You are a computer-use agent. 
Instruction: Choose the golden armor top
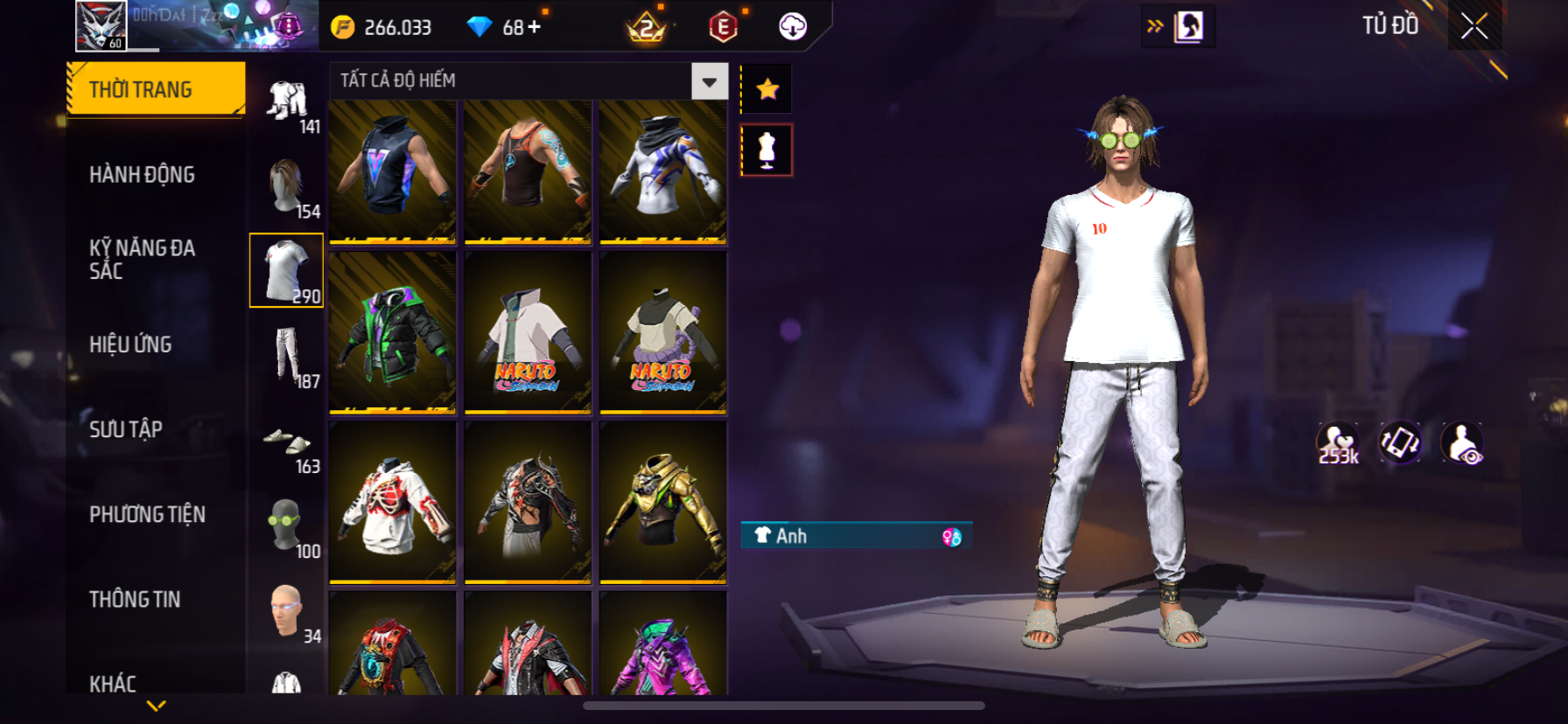click(x=663, y=502)
